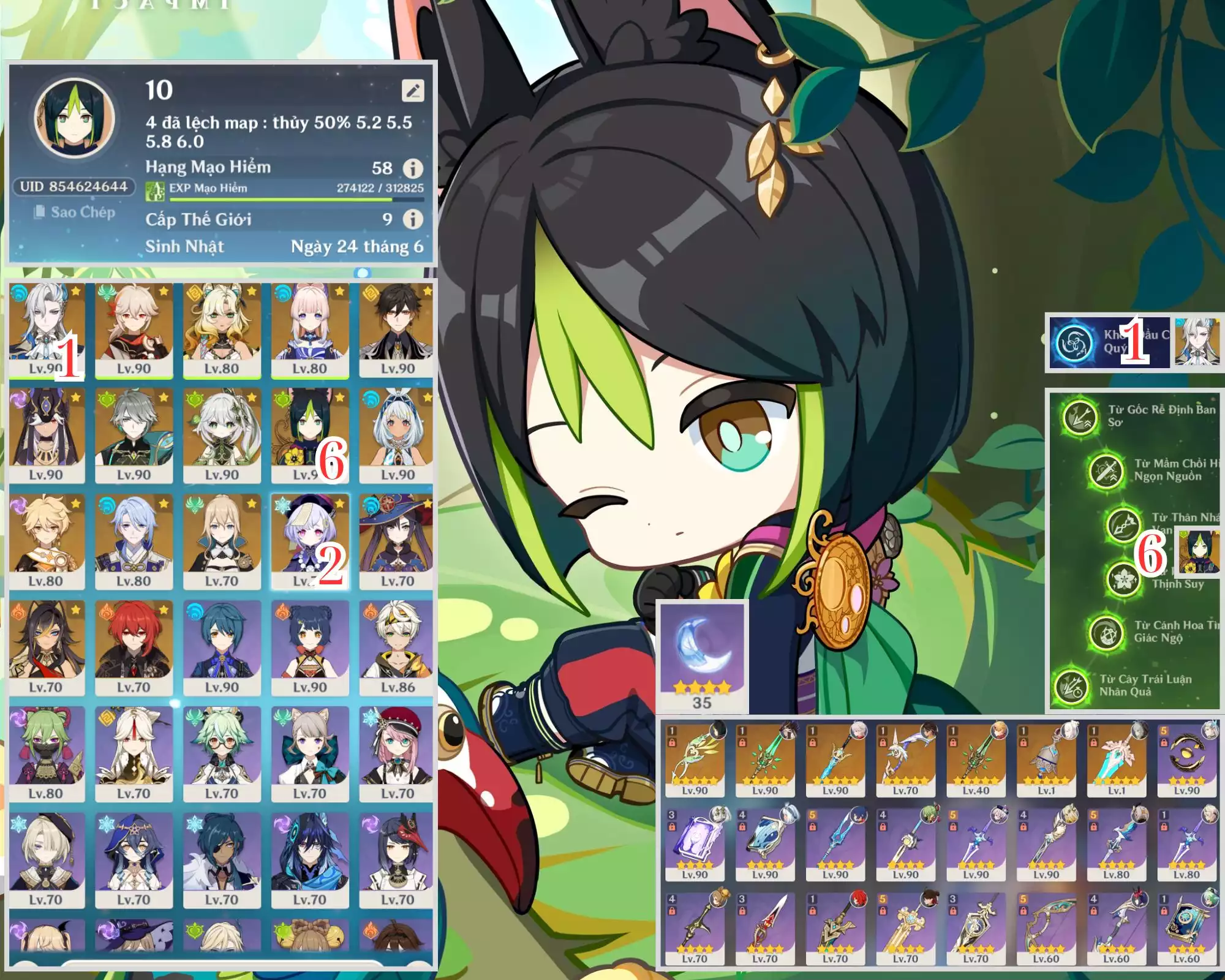Pick Ningguang's character card
Viewport: 1225px width, 980px height.
pos(134,754)
